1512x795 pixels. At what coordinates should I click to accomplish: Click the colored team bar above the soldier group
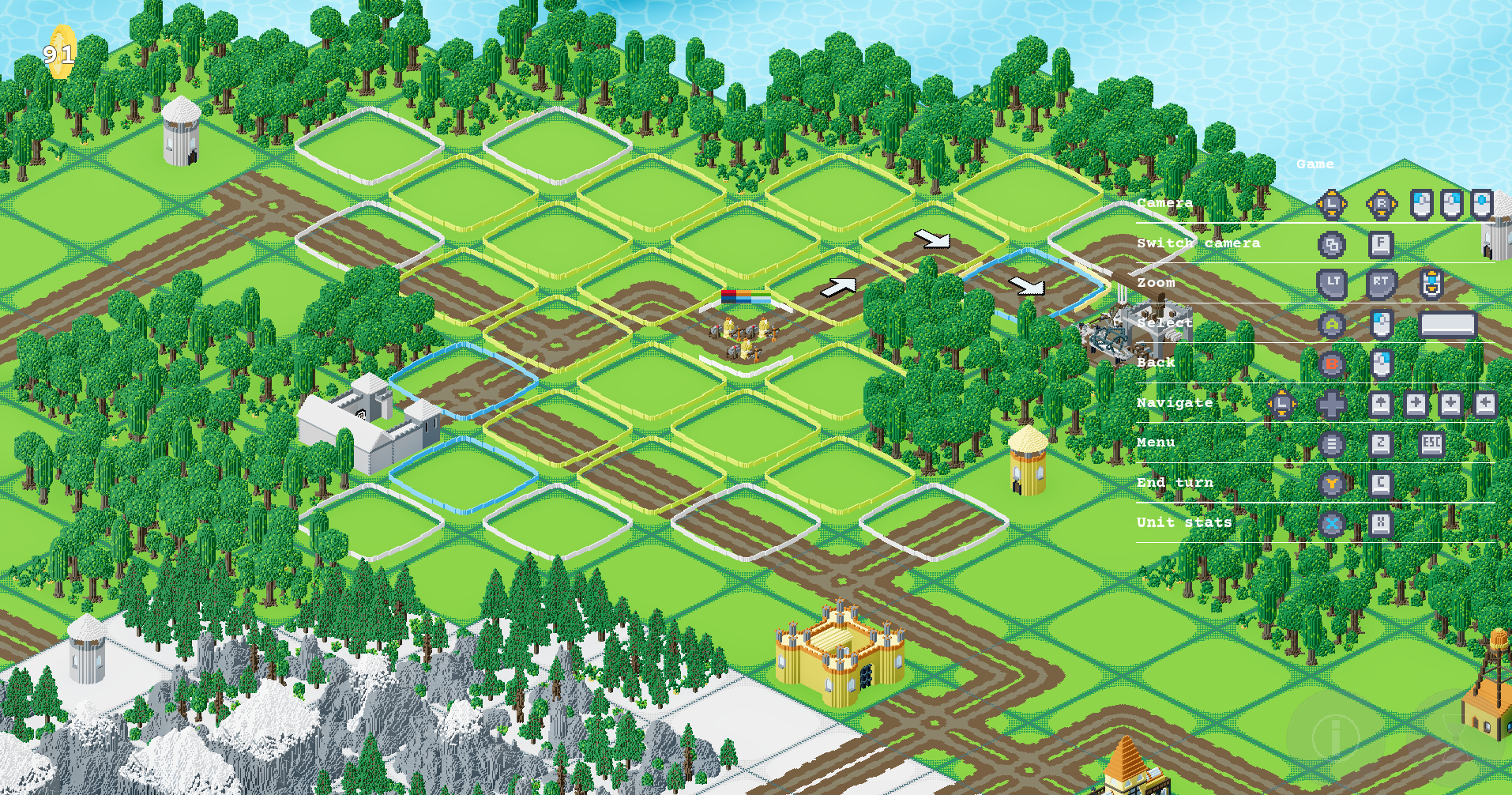(745, 296)
